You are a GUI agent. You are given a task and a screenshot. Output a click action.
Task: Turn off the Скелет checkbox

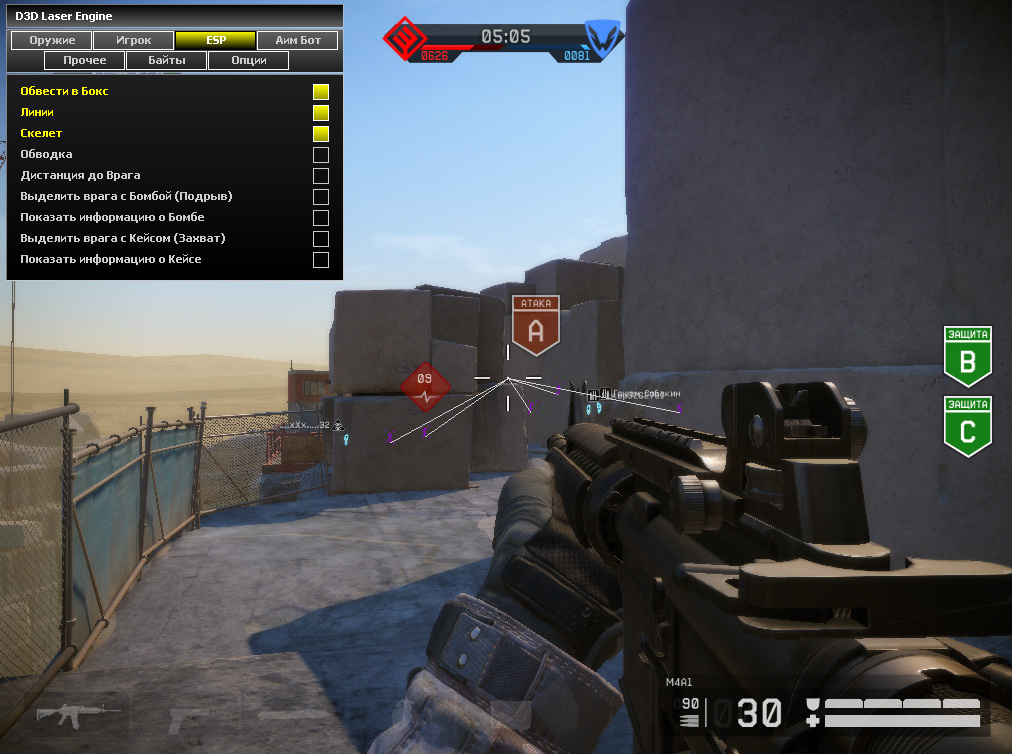[321, 134]
